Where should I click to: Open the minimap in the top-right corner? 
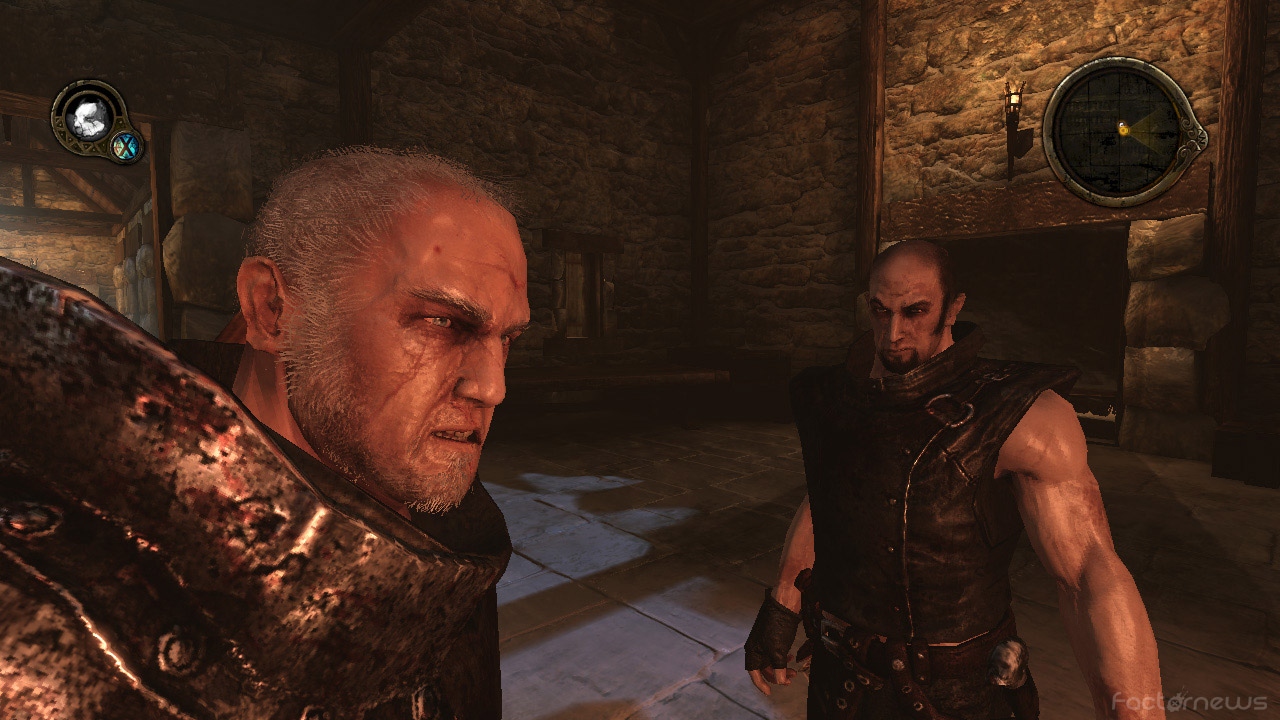(1120, 130)
